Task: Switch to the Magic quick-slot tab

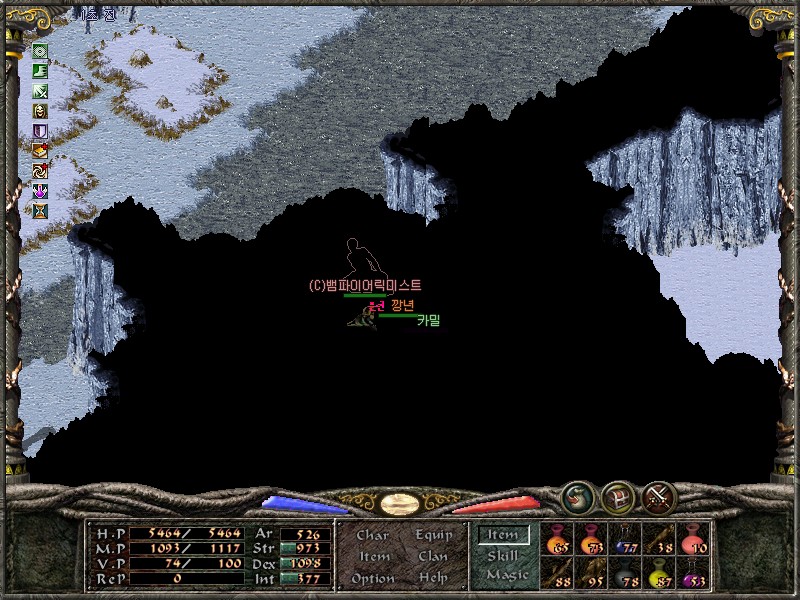Action: pyautogui.click(x=505, y=575)
